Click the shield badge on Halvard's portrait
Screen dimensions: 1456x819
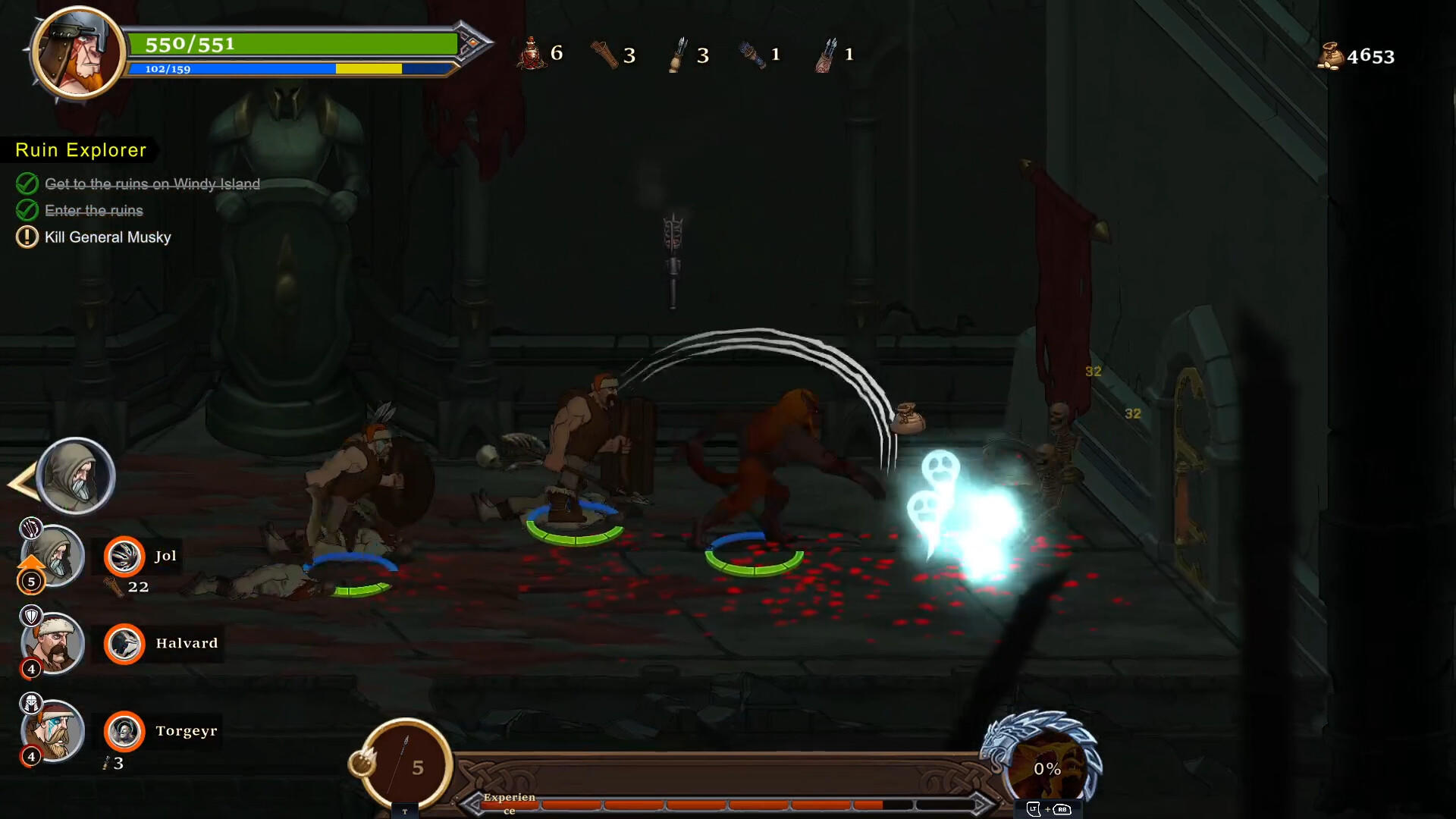[30, 616]
